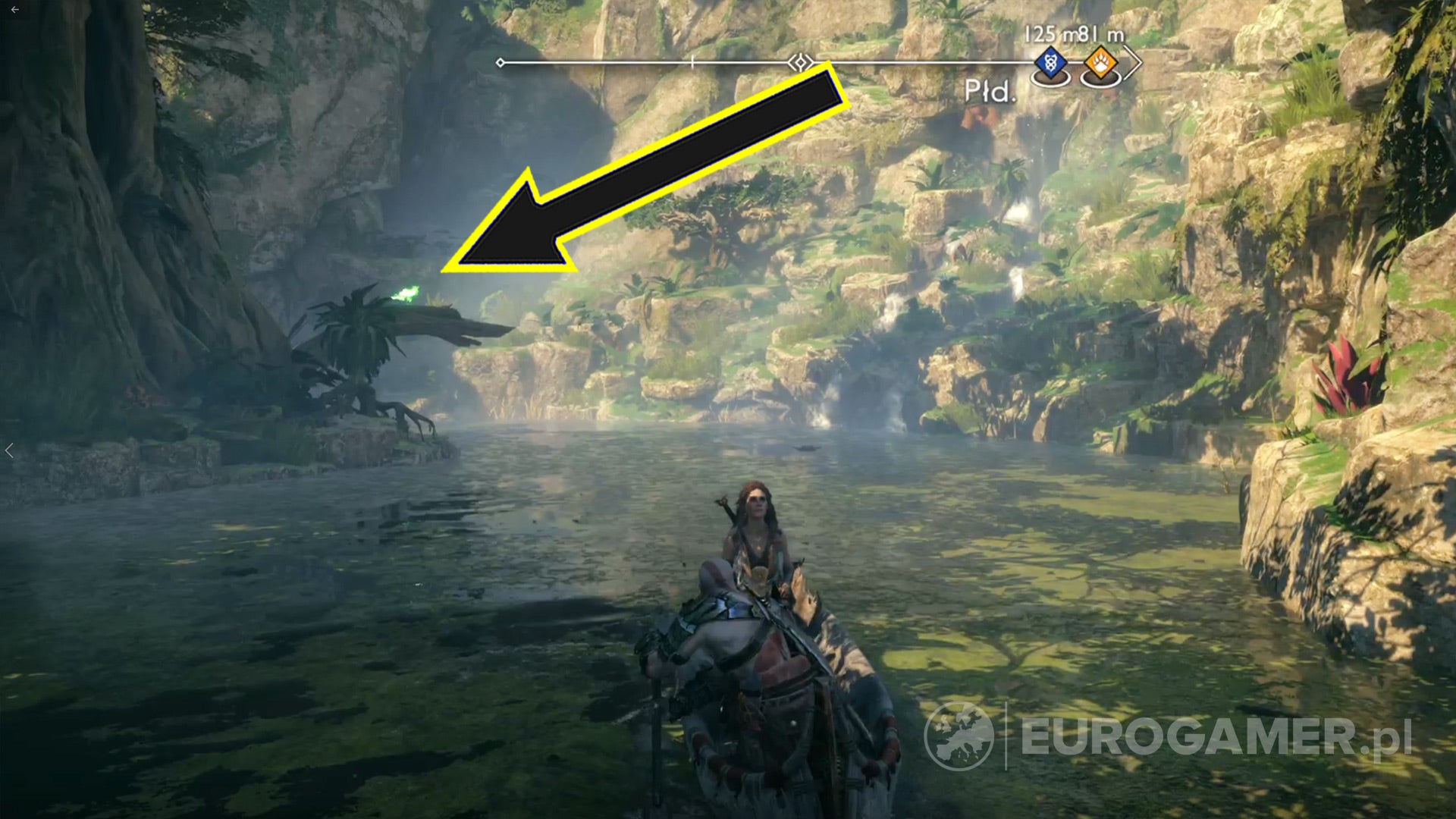Toggle the blue quest marker's tracked objective
Viewport: 1456px width, 819px height.
1051,61
